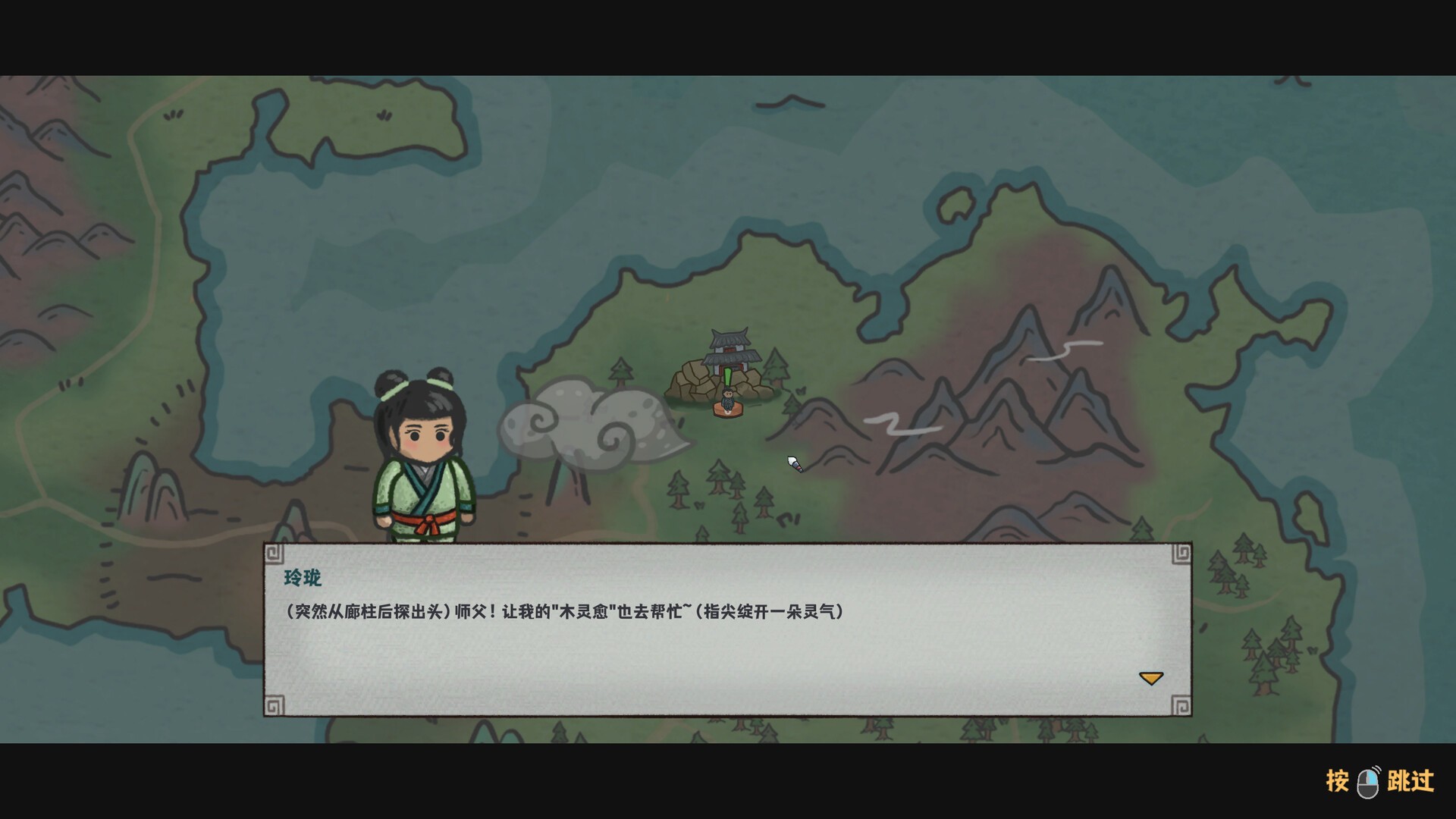Click the yellow arrow to advance the dialogue
This screenshot has height=819, width=1456.
coord(1151,677)
